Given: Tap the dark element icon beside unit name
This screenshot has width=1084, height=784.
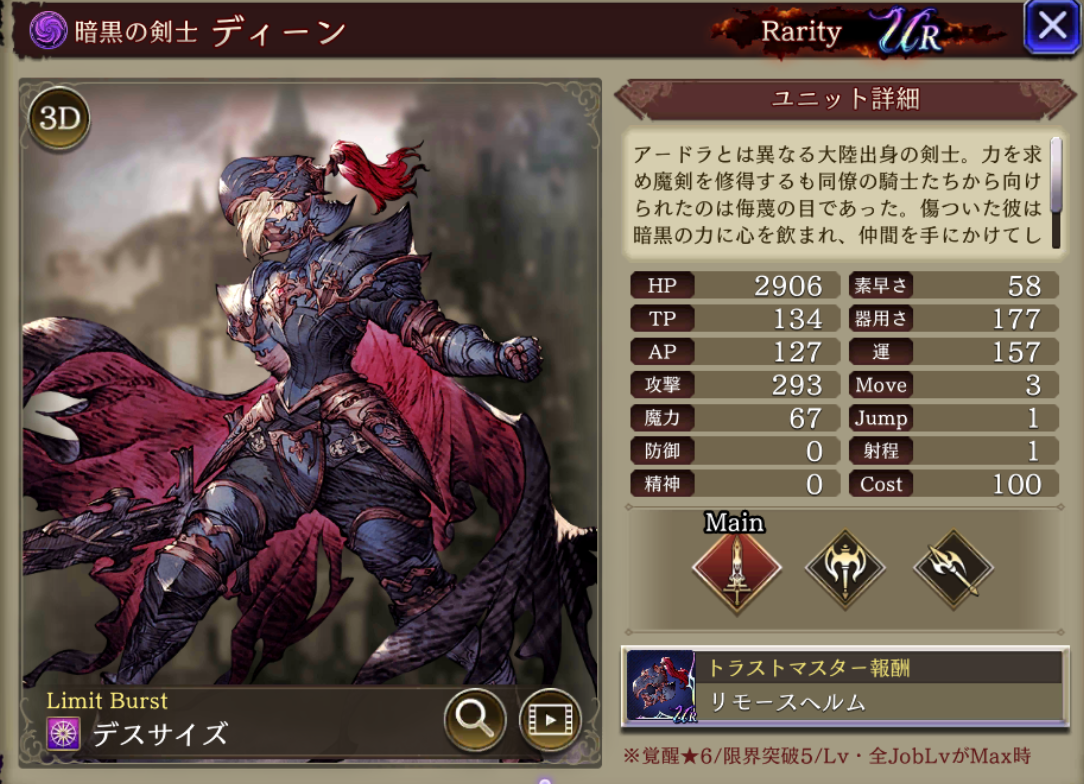Looking at the screenshot, I should 46,31.
